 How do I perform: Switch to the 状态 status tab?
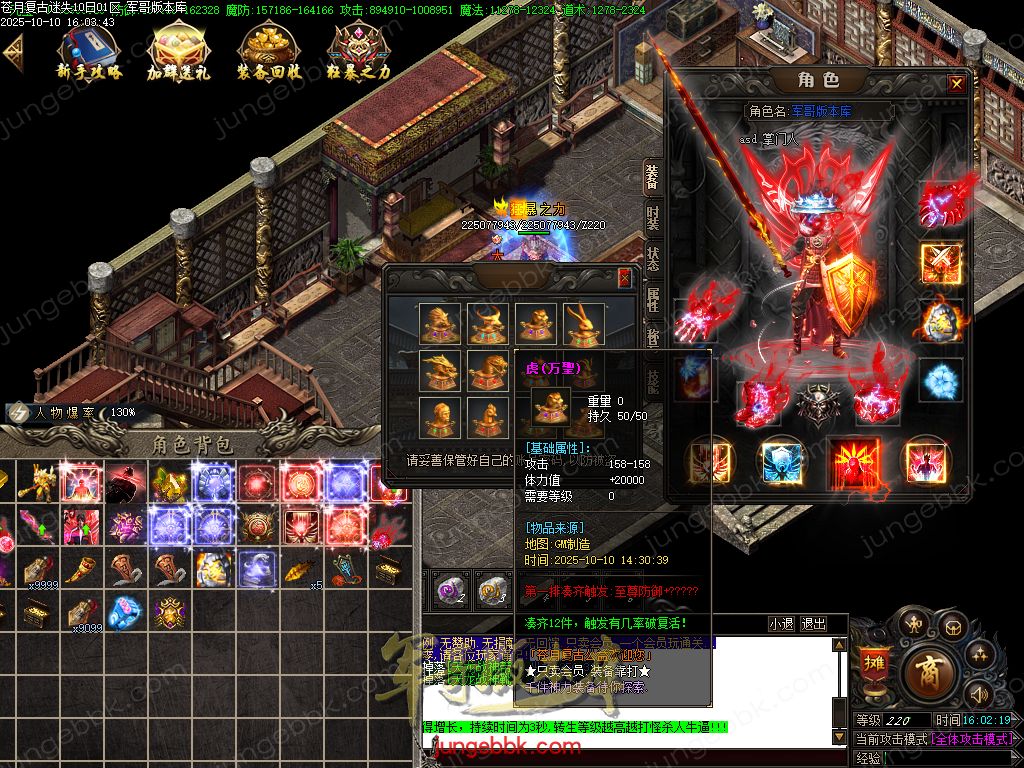(x=652, y=258)
